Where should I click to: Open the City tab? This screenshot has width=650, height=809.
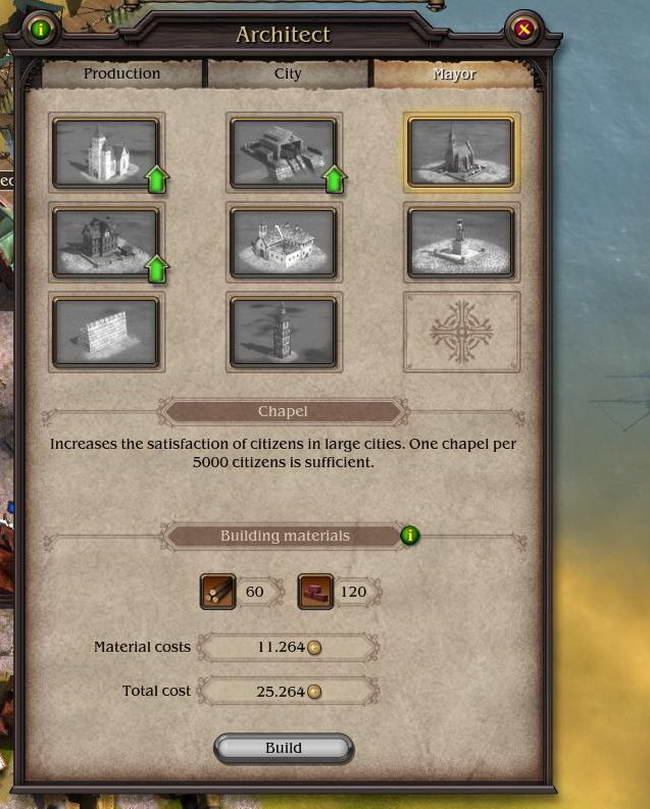(287, 74)
